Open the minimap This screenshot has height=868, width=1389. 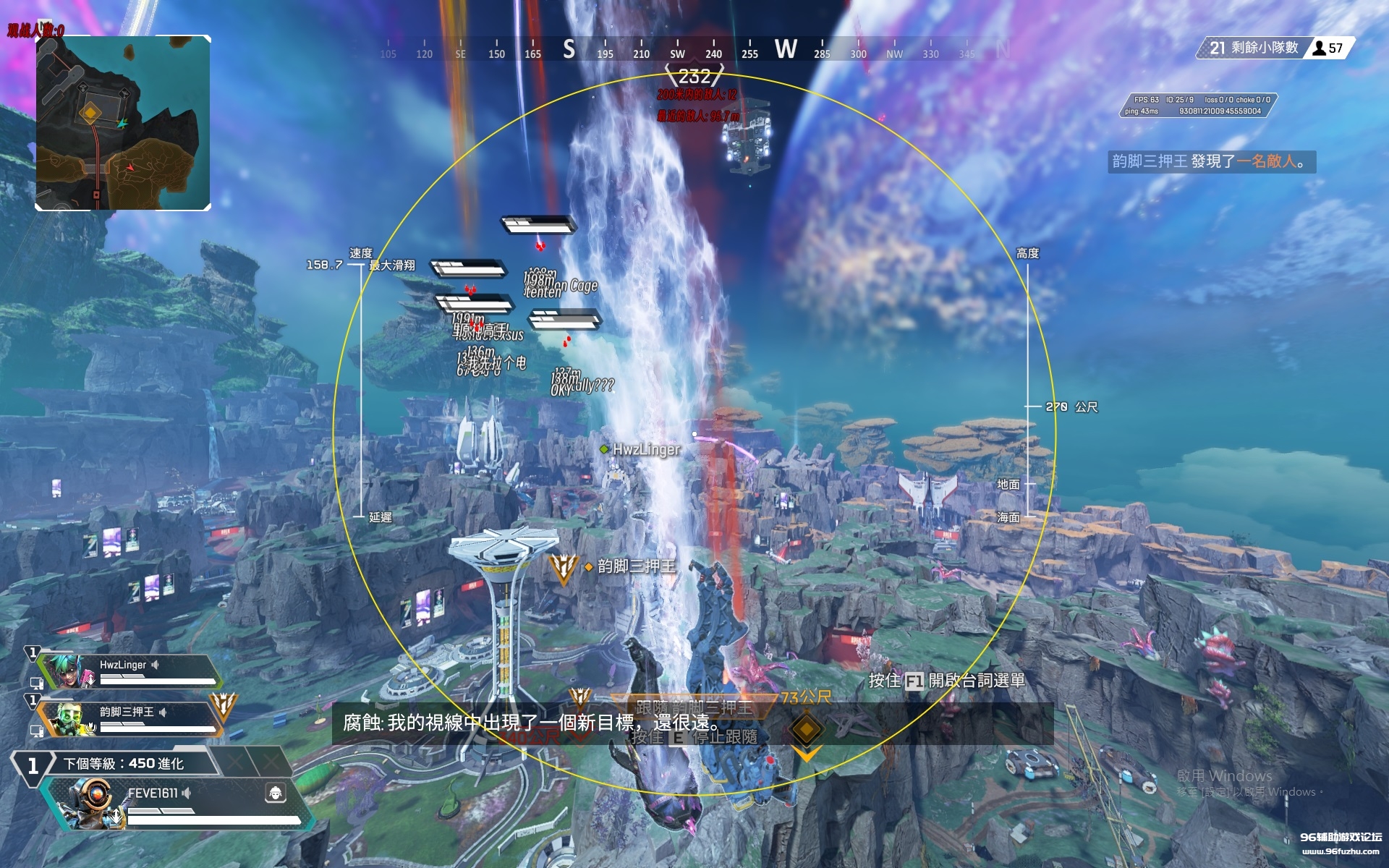click(123, 123)
